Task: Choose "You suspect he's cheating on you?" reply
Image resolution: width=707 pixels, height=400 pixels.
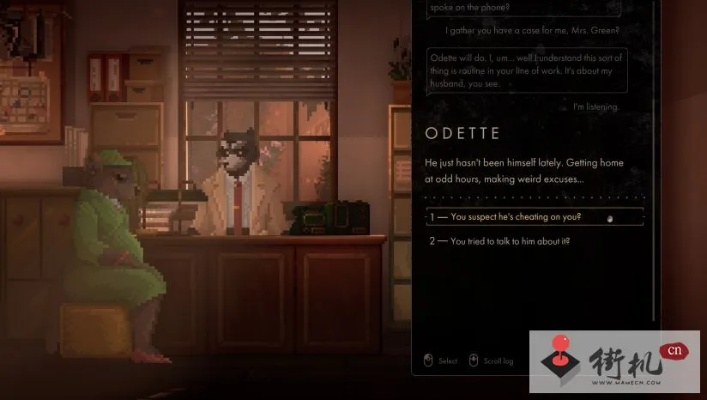Action: [516, 217]
